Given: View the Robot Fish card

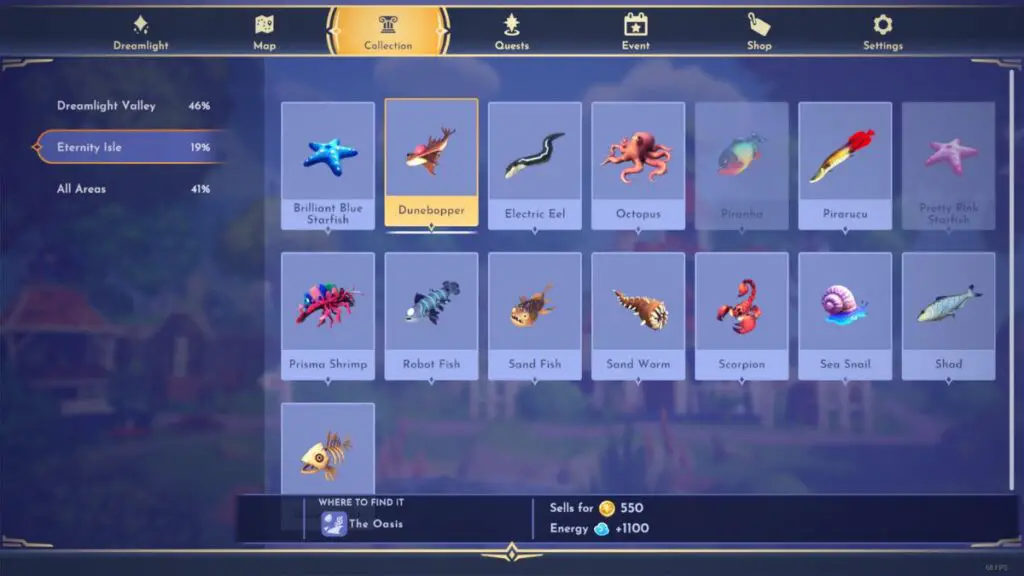Looking at the screenshot, I should pyautogui.click(x=431, y=315).
